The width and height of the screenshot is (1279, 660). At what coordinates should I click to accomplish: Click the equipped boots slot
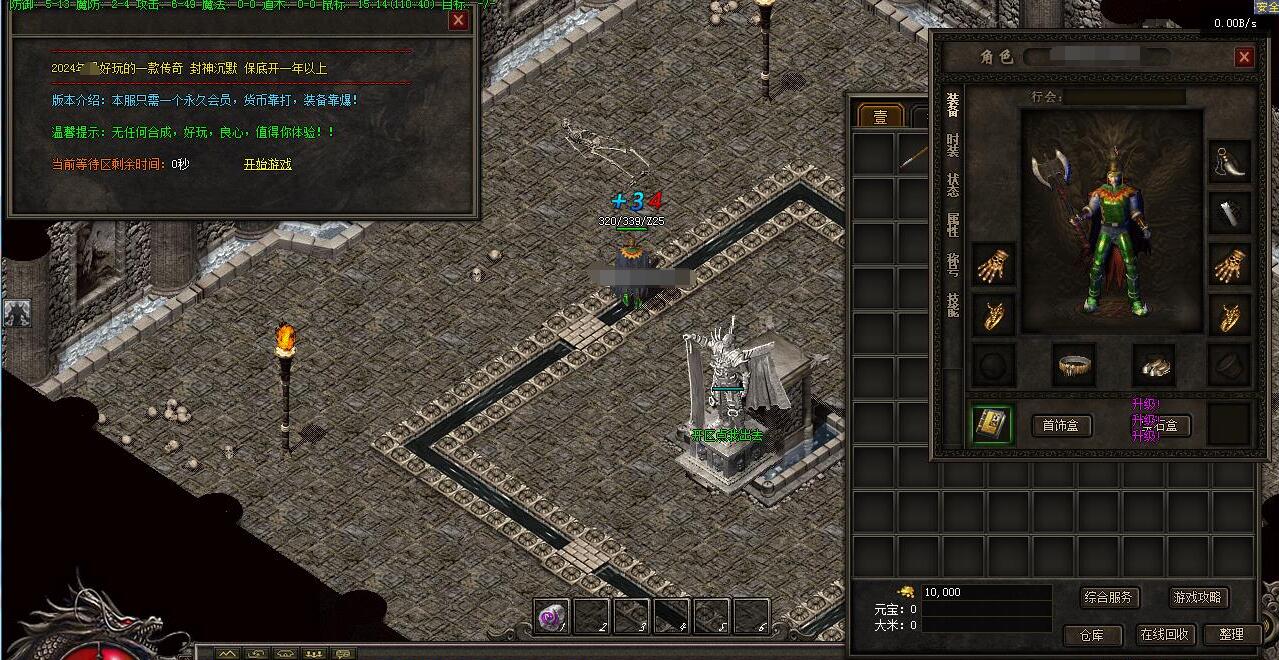1155,366
